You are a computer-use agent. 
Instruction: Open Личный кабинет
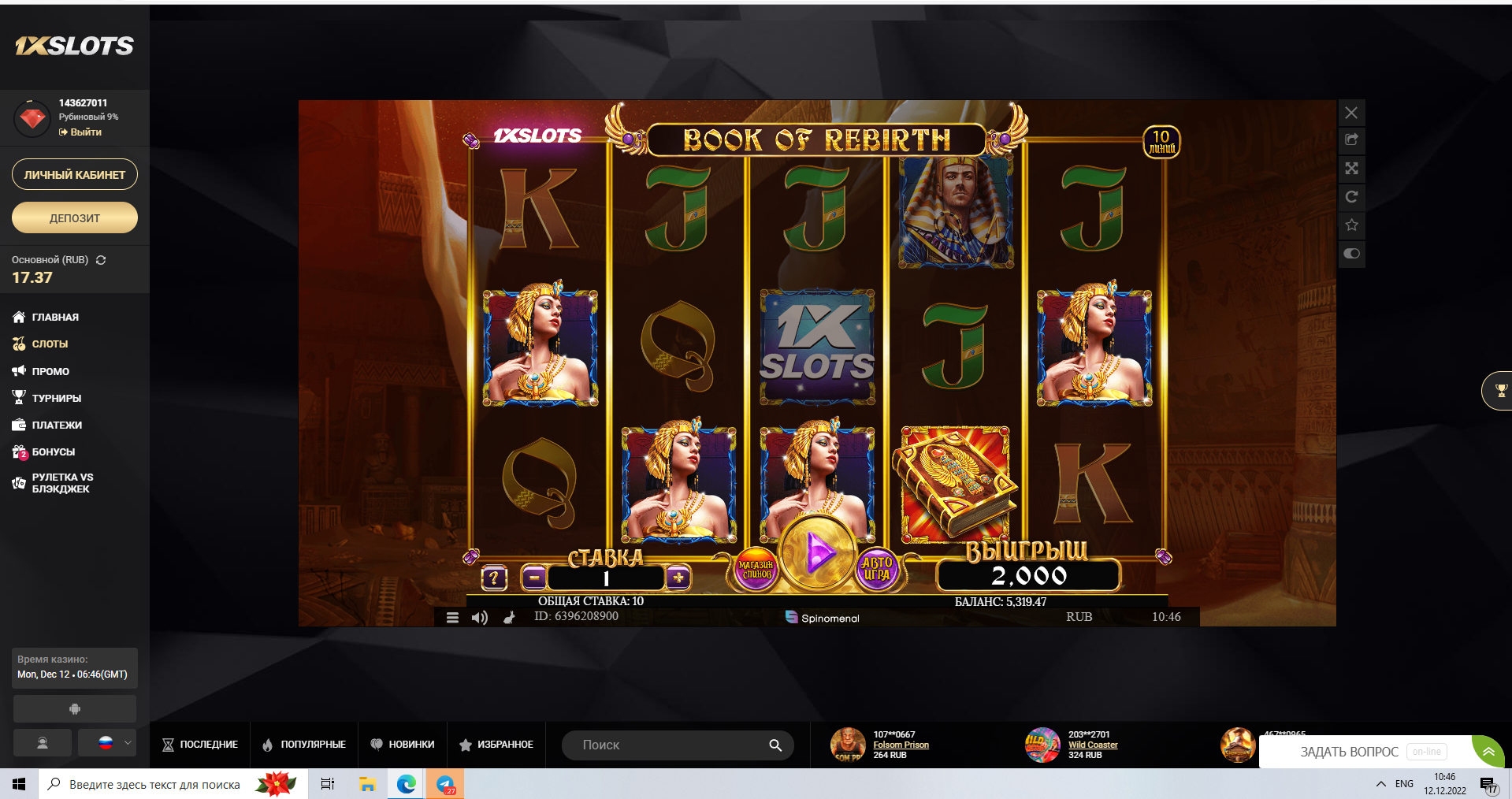coord(75,175)
